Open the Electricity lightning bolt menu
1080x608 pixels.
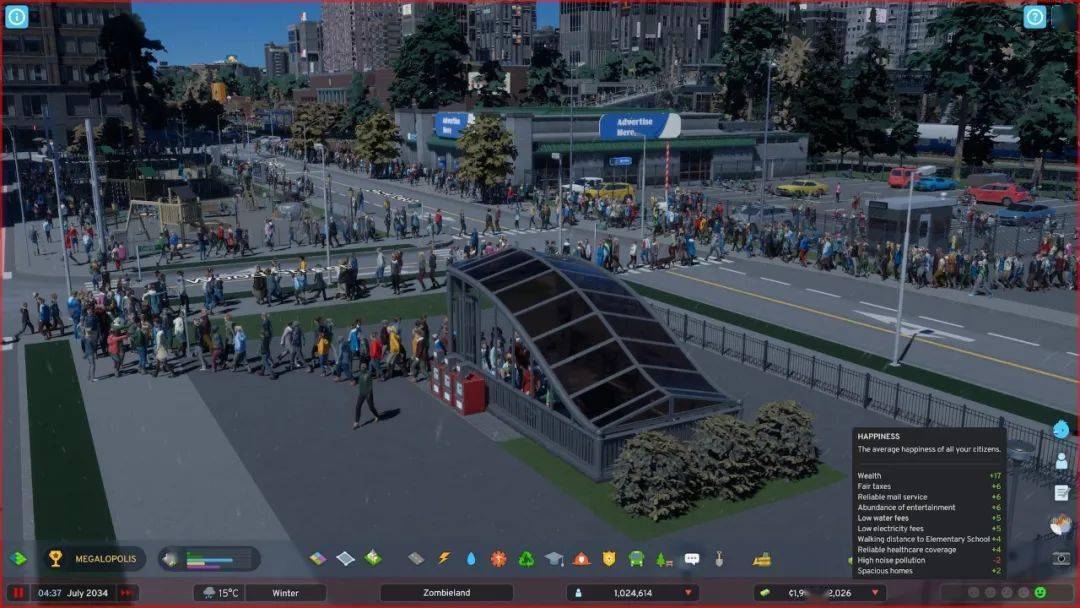(x=444, y=559)
